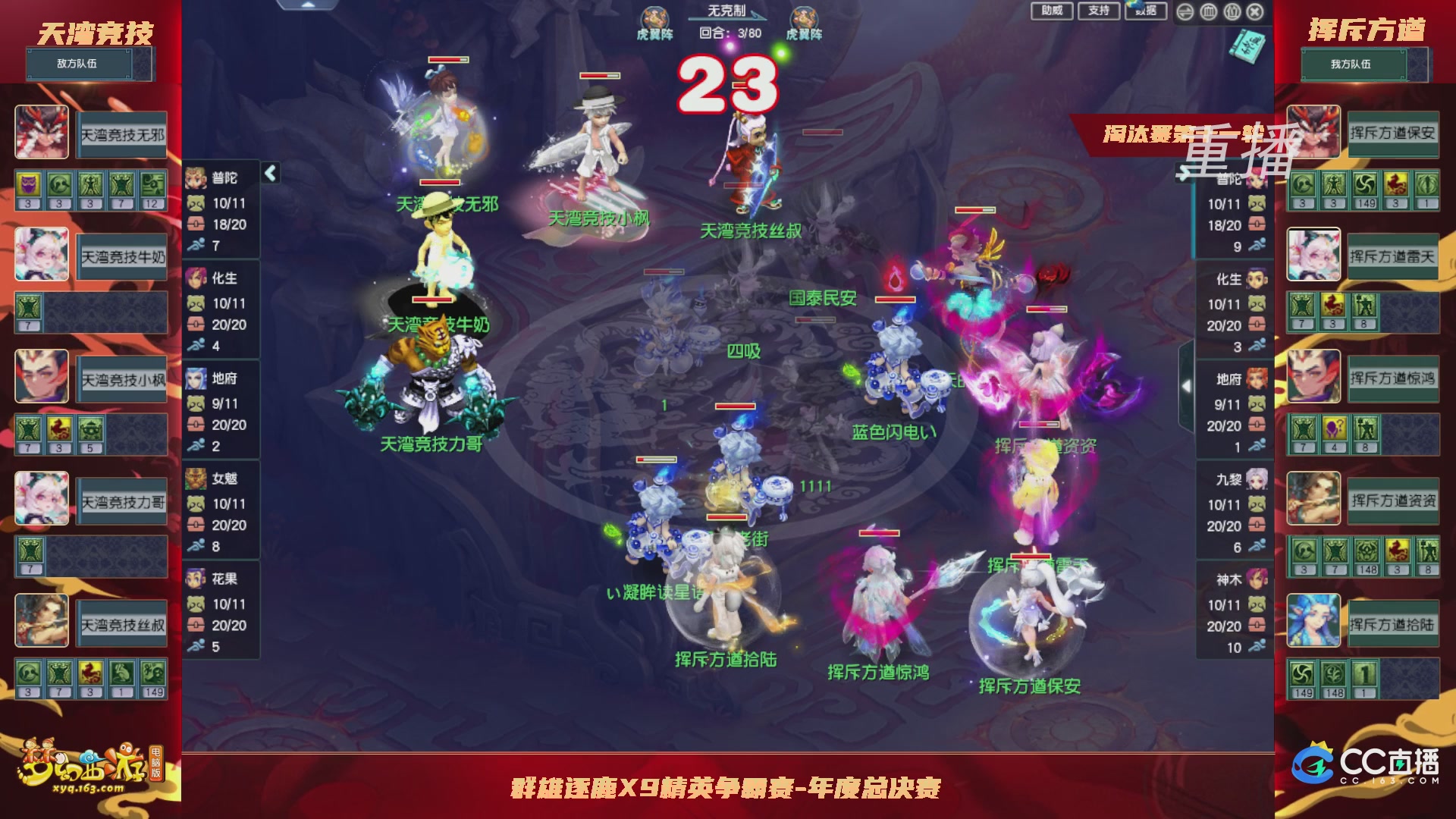The width and height of the screenshot is (1456, 819).
Task: Collapse the left character stats panel chevron
Action: click(x=271, y=174)
